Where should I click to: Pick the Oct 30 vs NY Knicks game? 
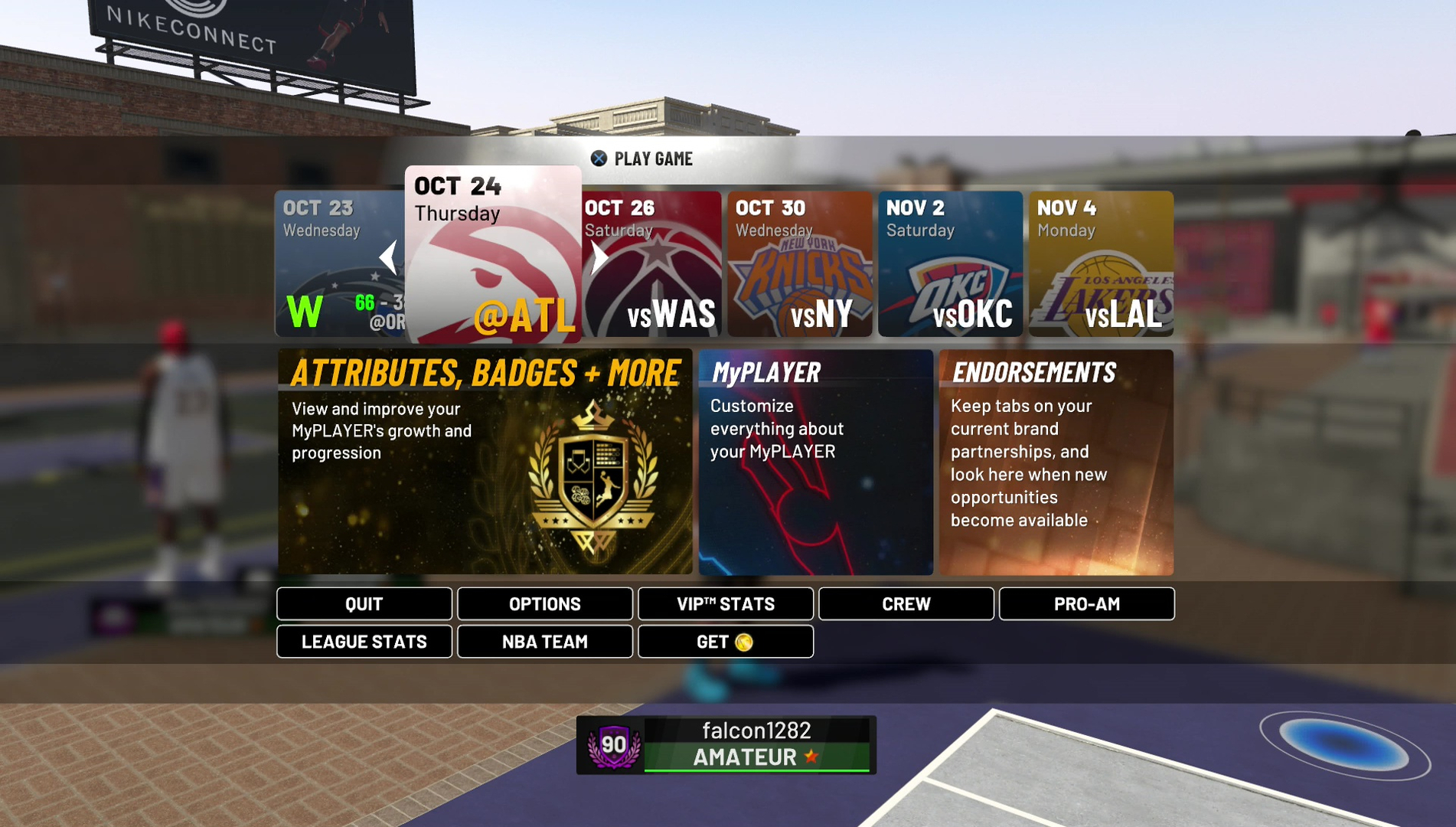(x=799, y=264)
